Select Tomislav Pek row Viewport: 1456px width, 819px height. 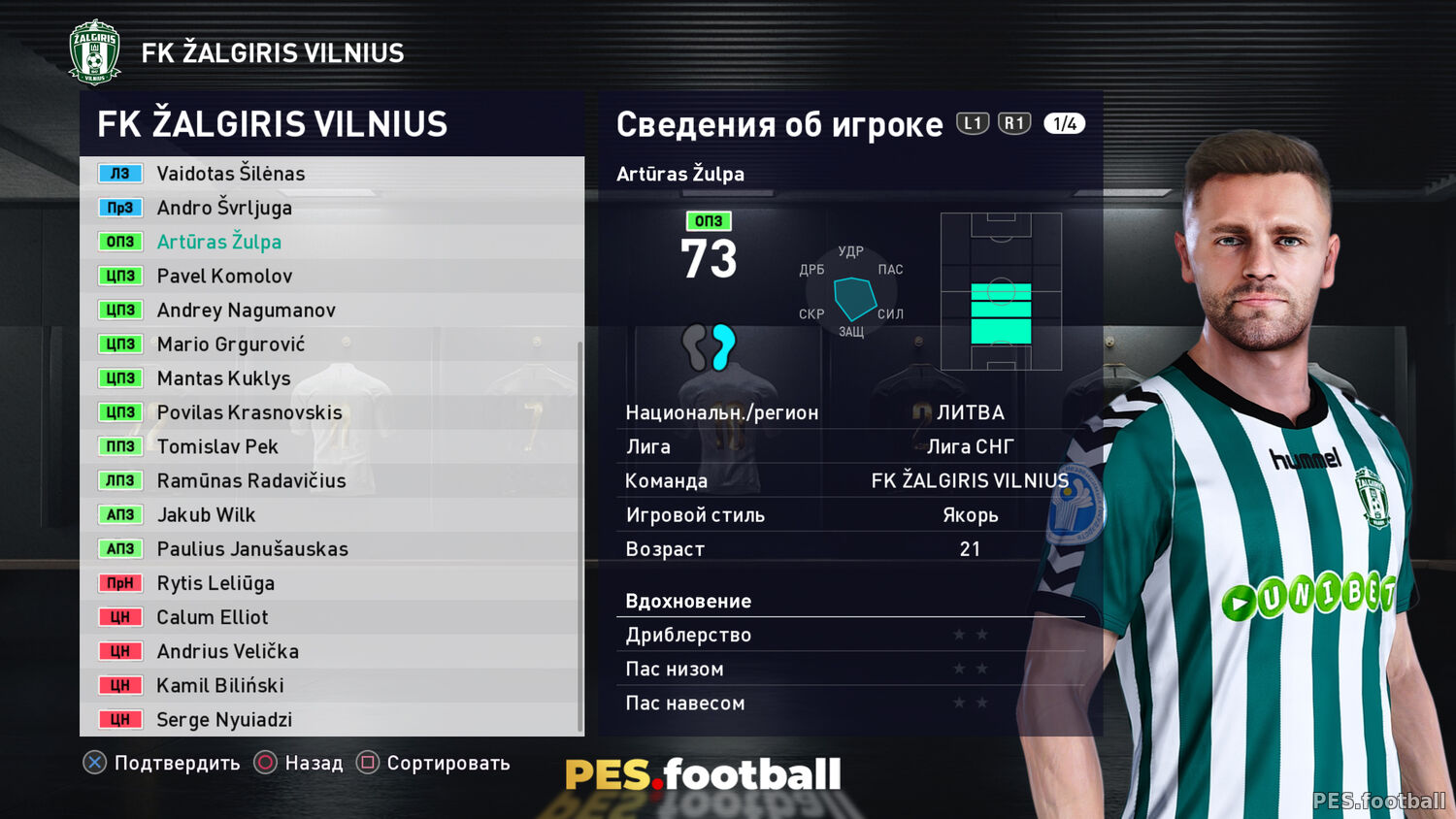point(217,446)
